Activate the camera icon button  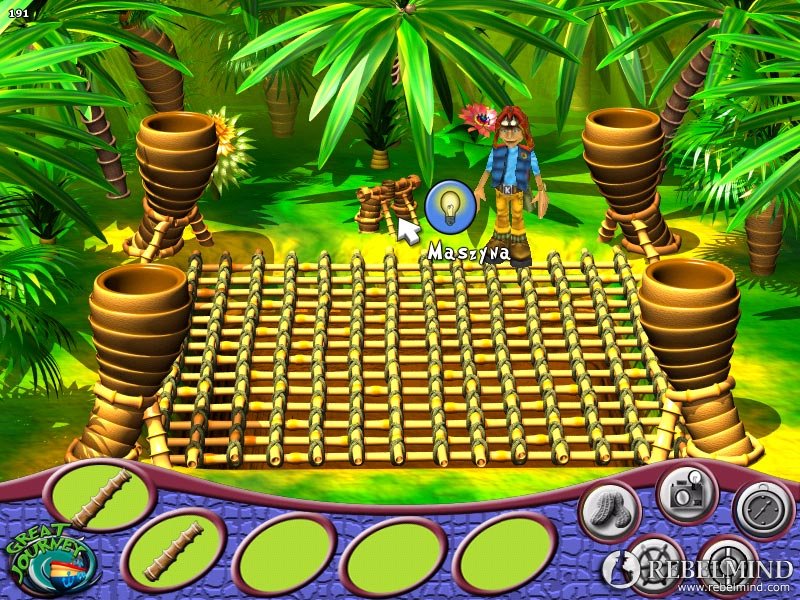[687, 493]
